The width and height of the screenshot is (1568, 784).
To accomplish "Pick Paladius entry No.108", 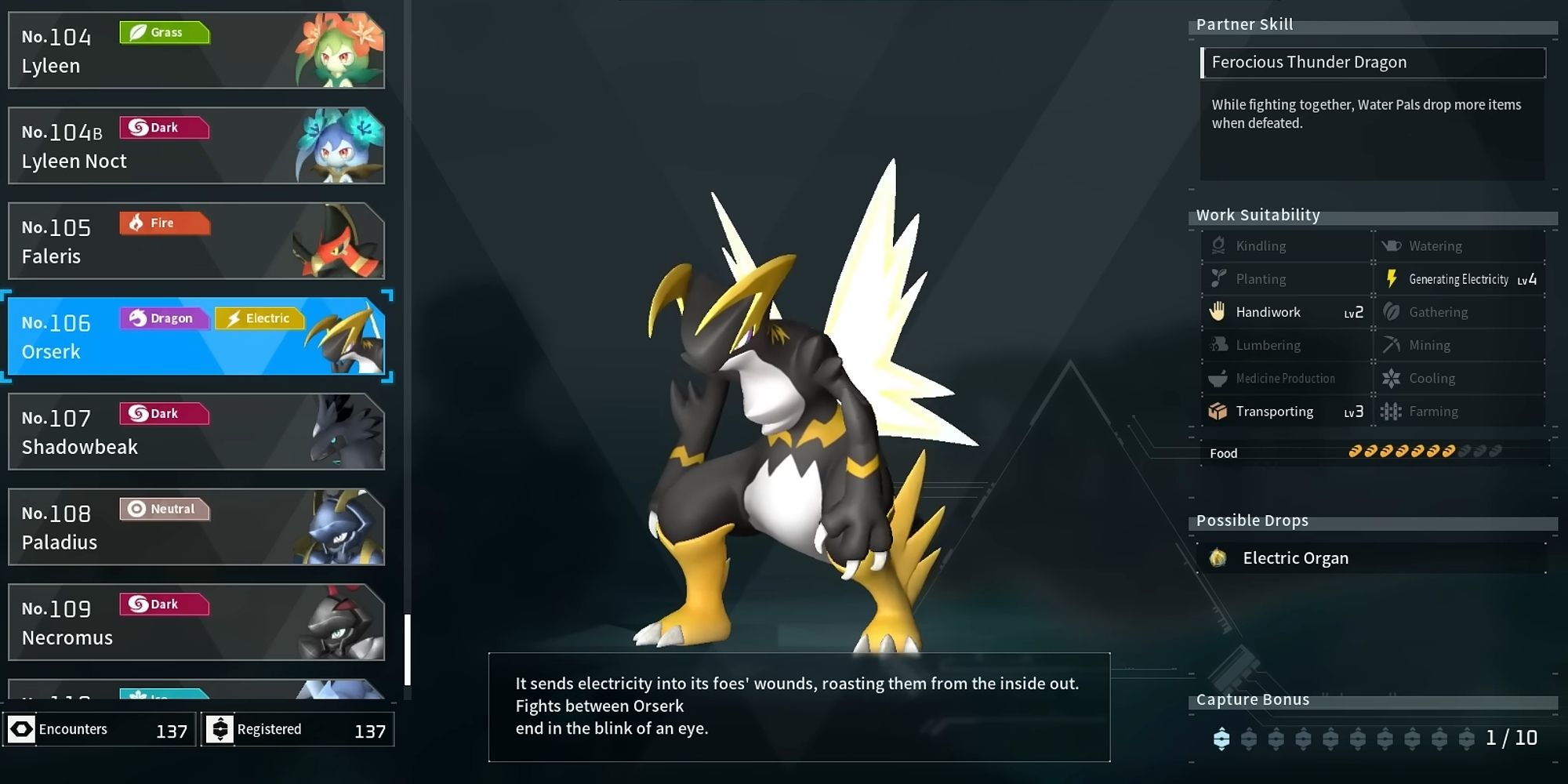I will click(x=196, y=527).
